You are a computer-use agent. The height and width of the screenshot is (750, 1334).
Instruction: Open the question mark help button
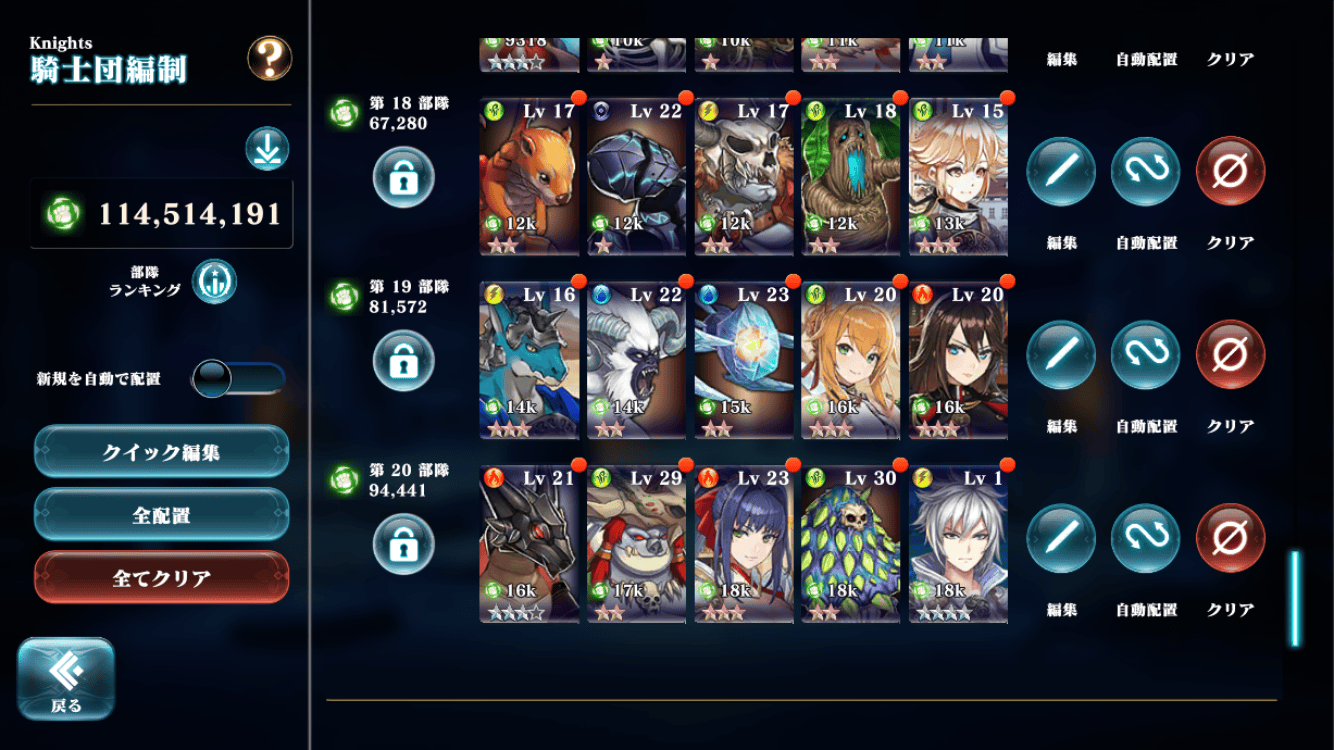coord(270,59)
